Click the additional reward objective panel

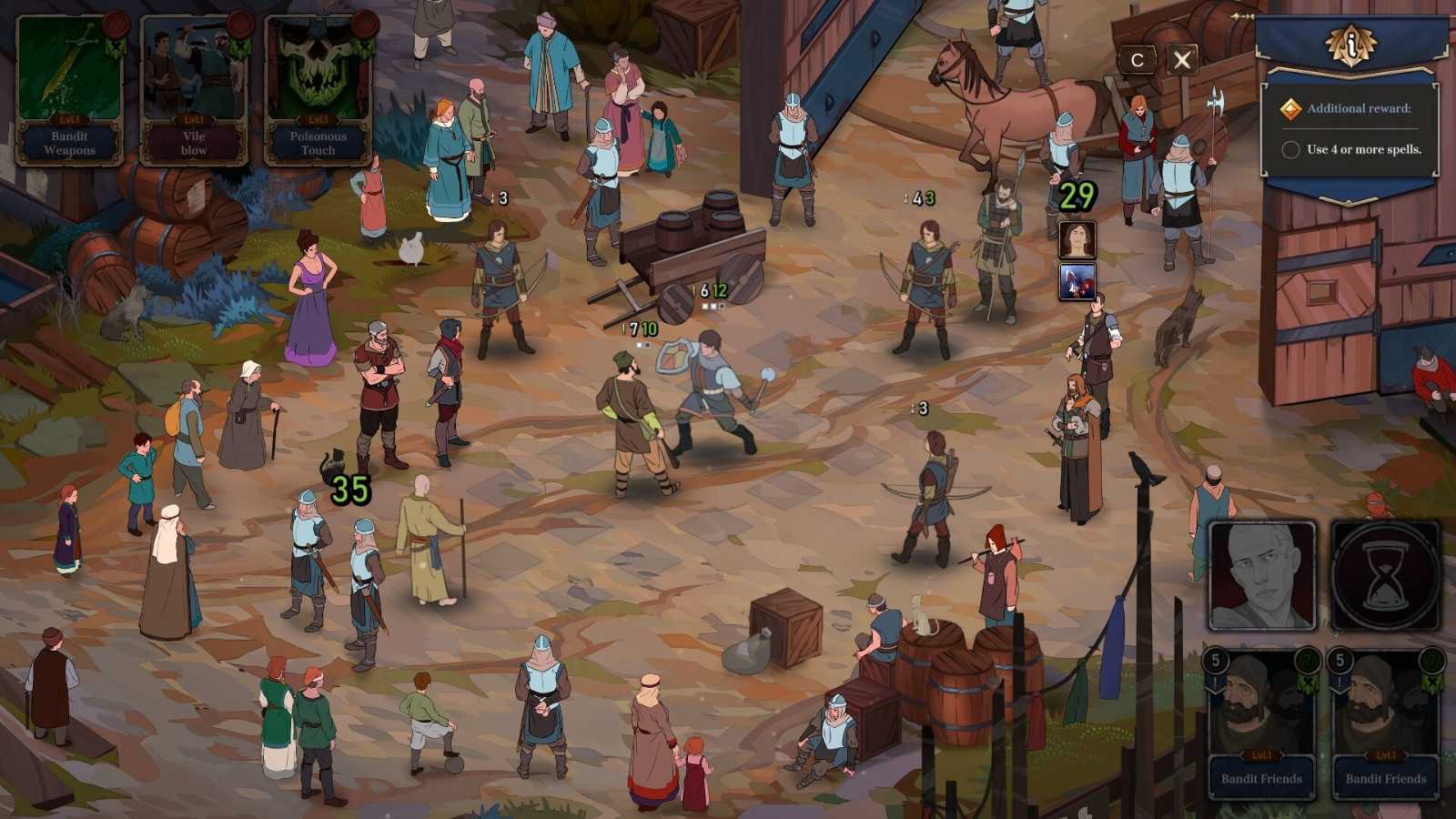[x=1350, y=129]
